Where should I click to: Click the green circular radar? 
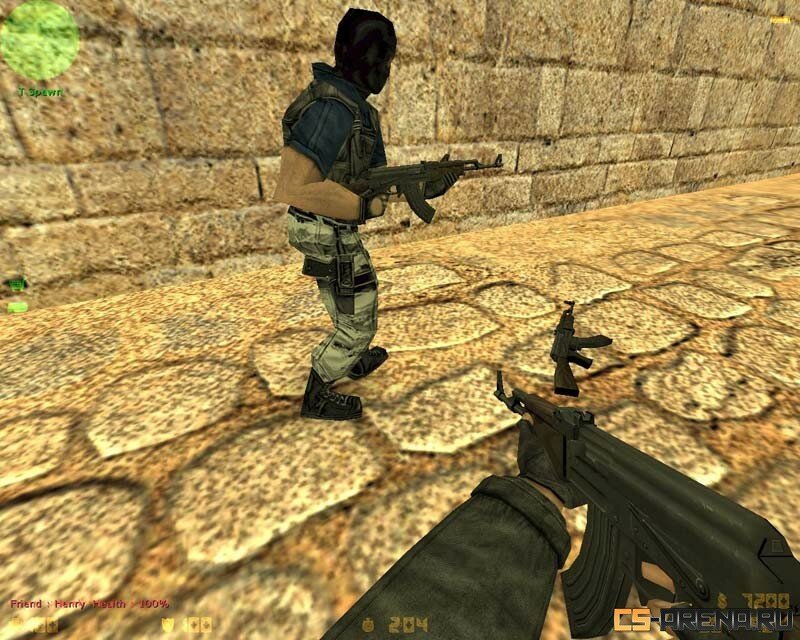(39, 40)
